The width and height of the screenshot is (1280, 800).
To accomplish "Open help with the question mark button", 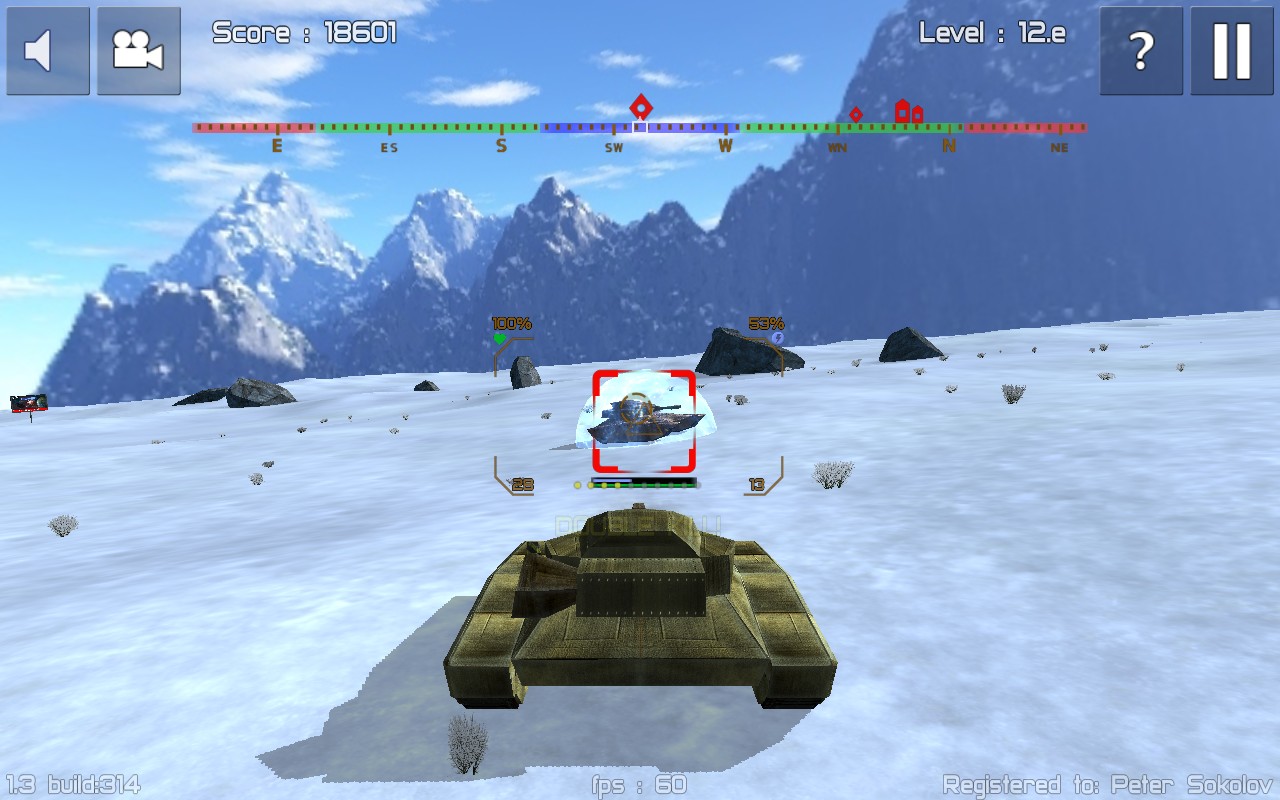I will [x=1141, y=51].
